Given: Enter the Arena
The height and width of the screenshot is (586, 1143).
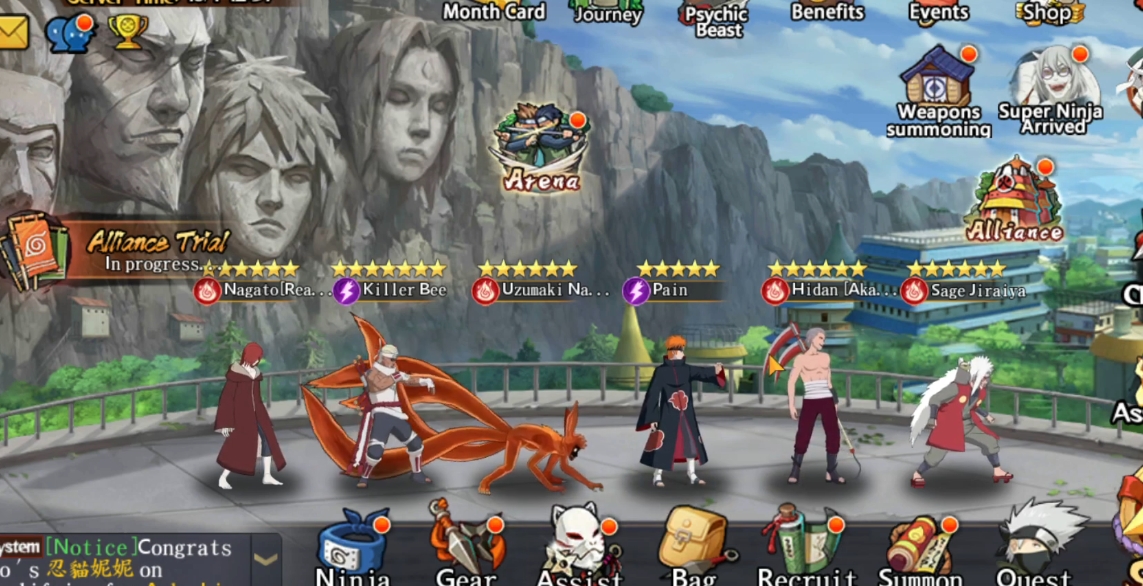Looking at the screenshot, I should coord(541,148).
